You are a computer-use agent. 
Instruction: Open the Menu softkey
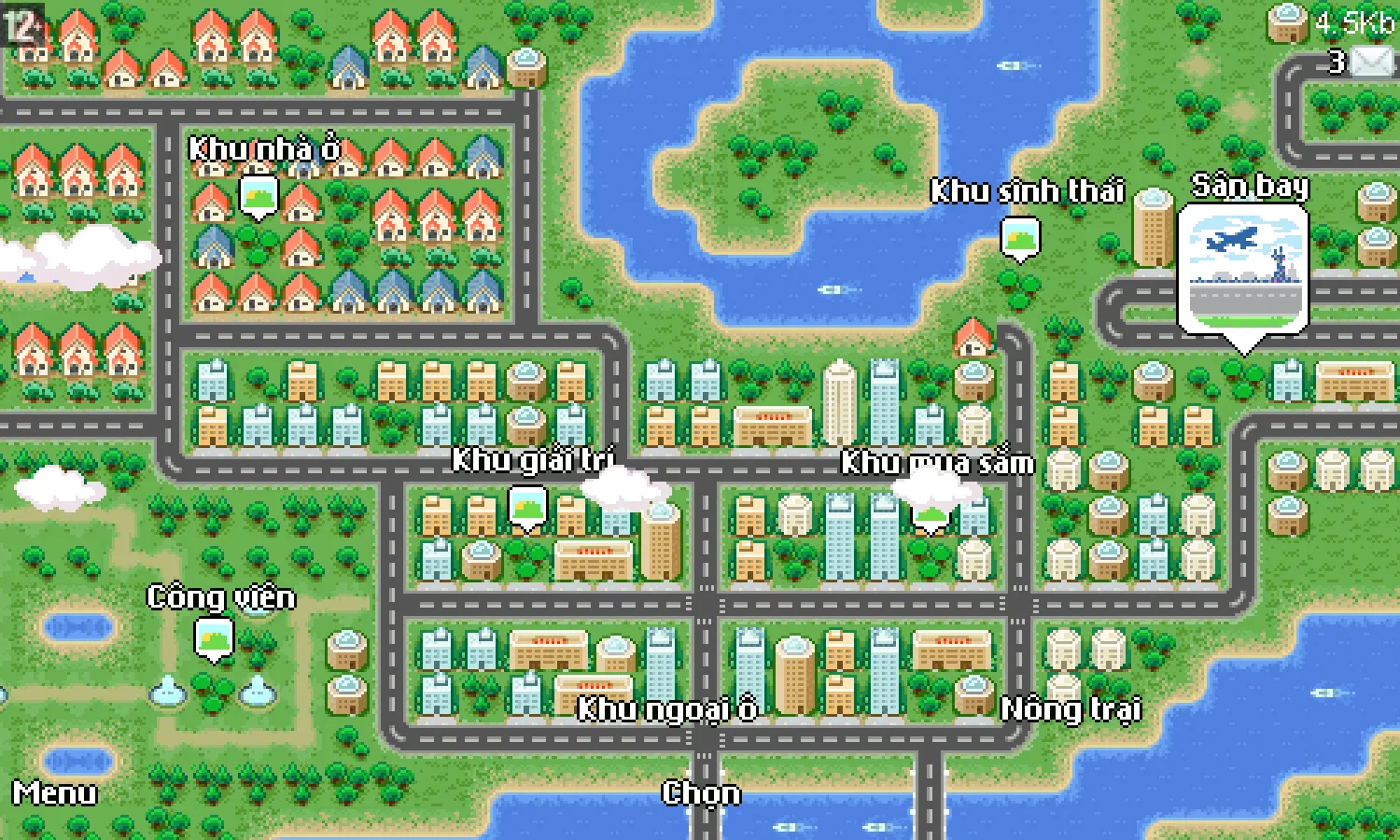point(54,793)
